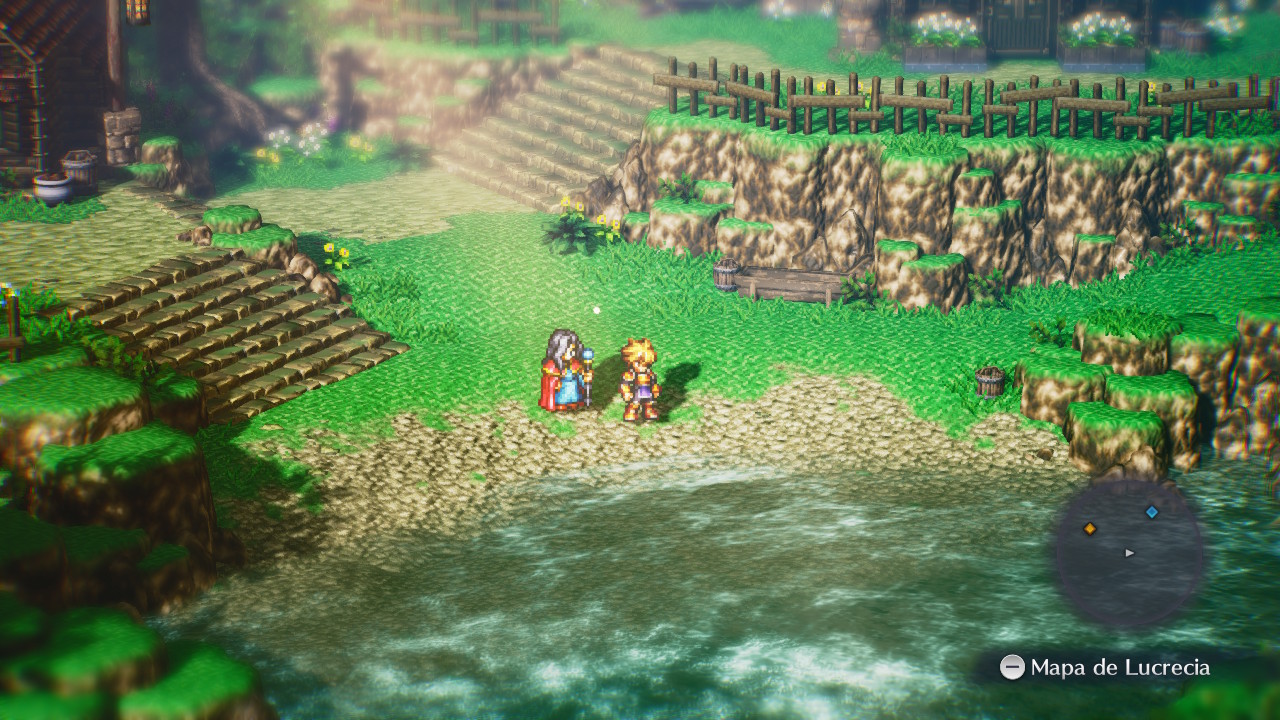Select the blue diamond minimap marker
The height and width of the screenshot is (720, 1280).
1151,512
